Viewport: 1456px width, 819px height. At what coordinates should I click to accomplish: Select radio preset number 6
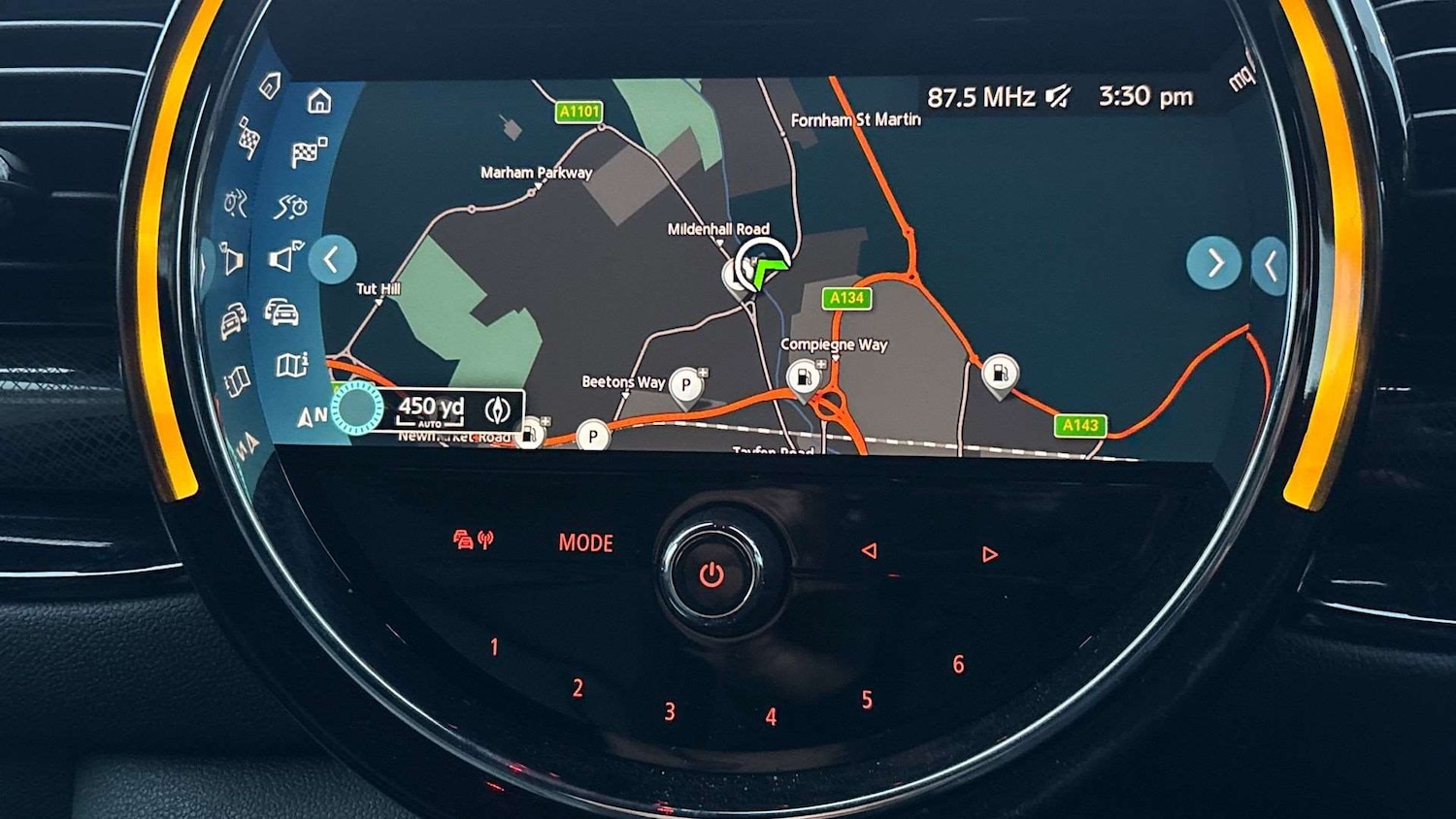pyautogui.click(x=958, y=665)
